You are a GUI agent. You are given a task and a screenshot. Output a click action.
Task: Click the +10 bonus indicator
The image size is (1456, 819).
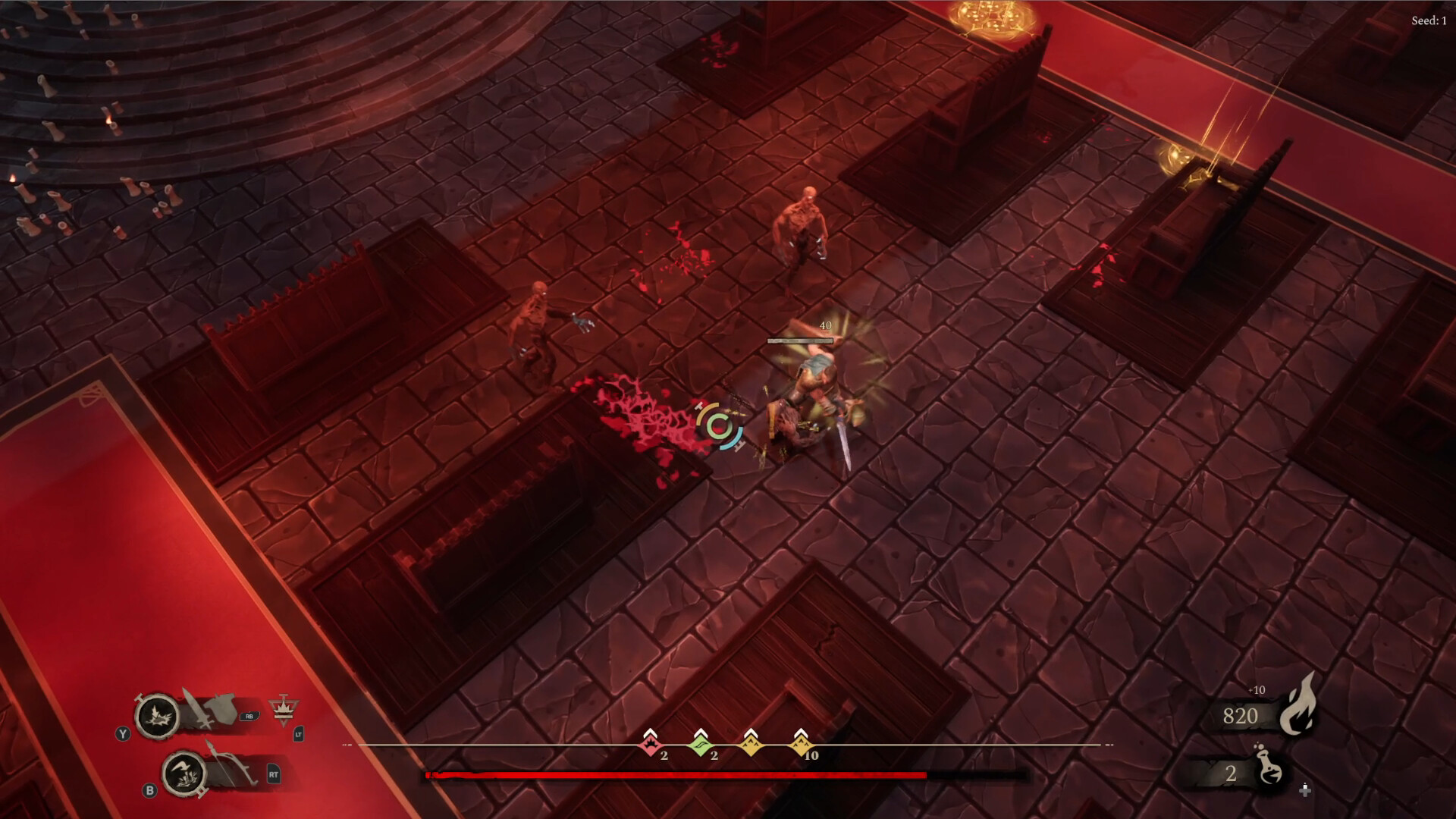(1257, 690)
